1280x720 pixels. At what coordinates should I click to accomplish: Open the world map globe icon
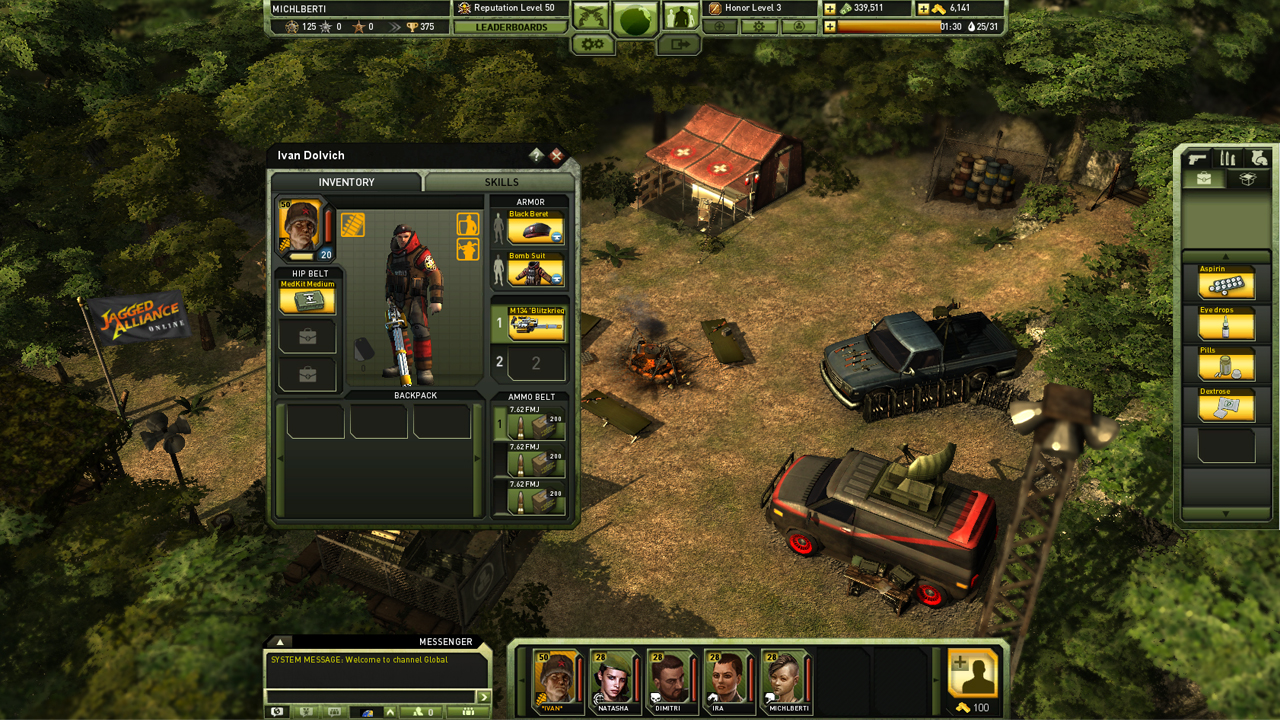(636, 18)
